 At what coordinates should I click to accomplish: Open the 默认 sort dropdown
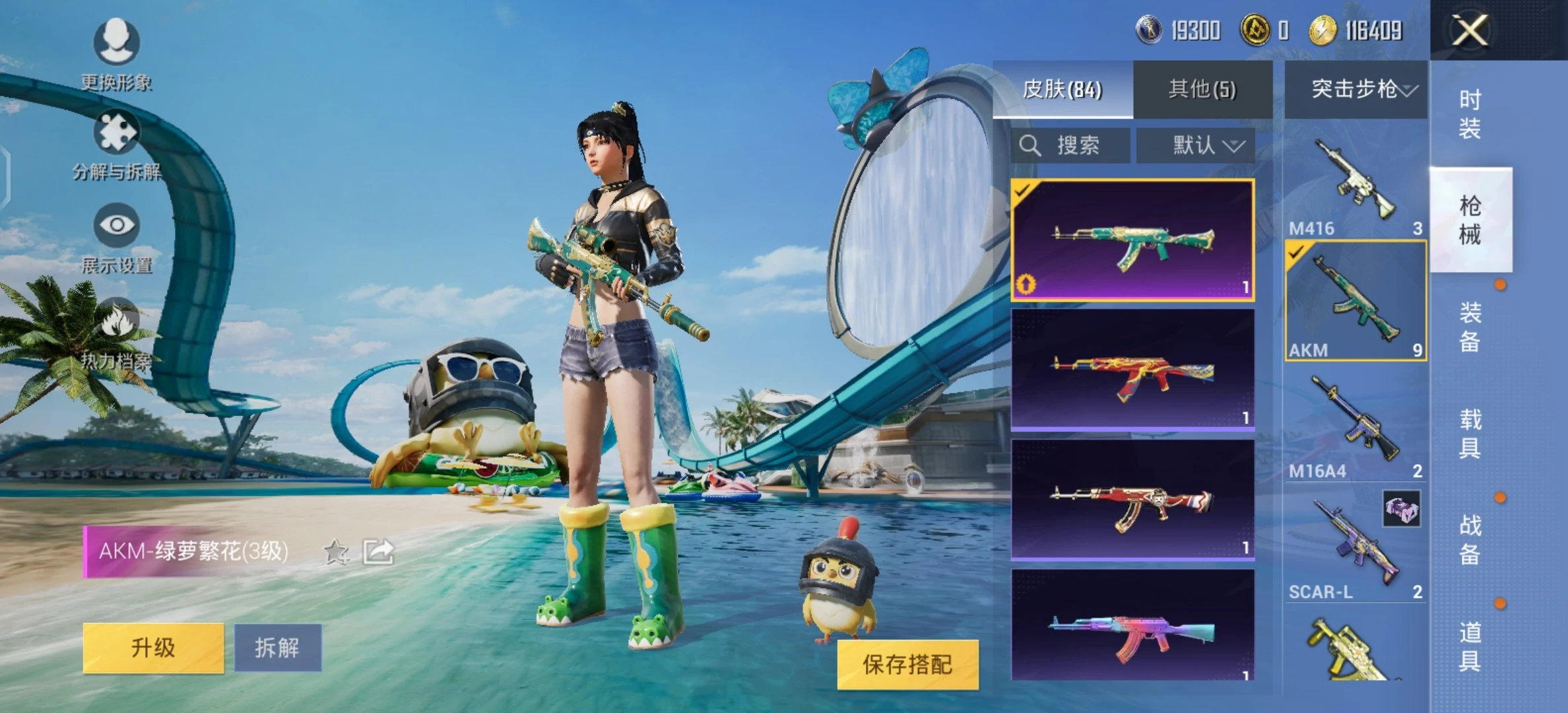pyautogui.click(x=1196, y=145)
